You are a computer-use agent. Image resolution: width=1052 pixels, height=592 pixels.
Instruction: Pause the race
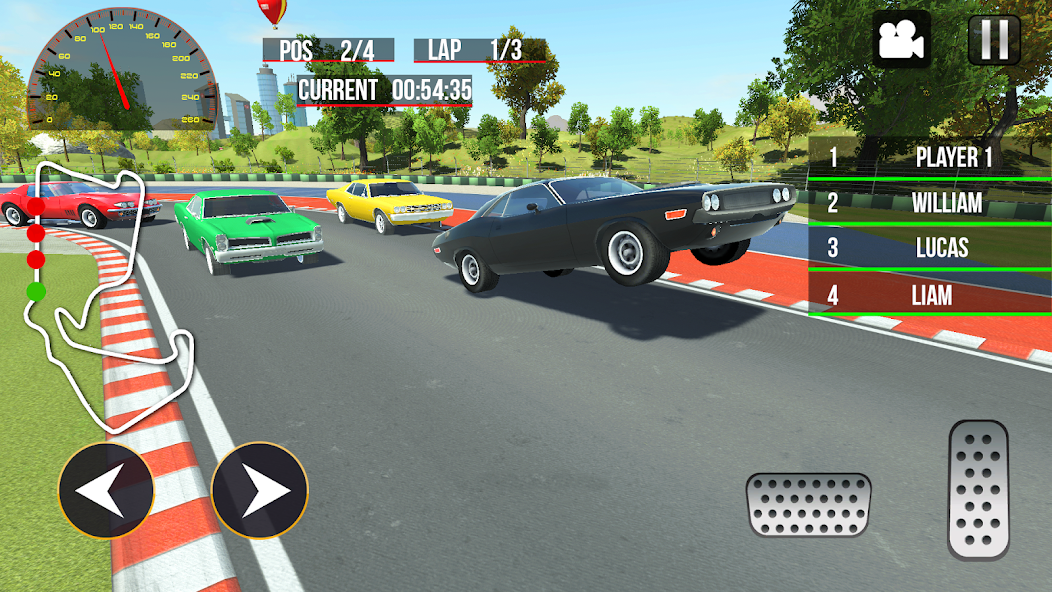(x=994, y=40)
